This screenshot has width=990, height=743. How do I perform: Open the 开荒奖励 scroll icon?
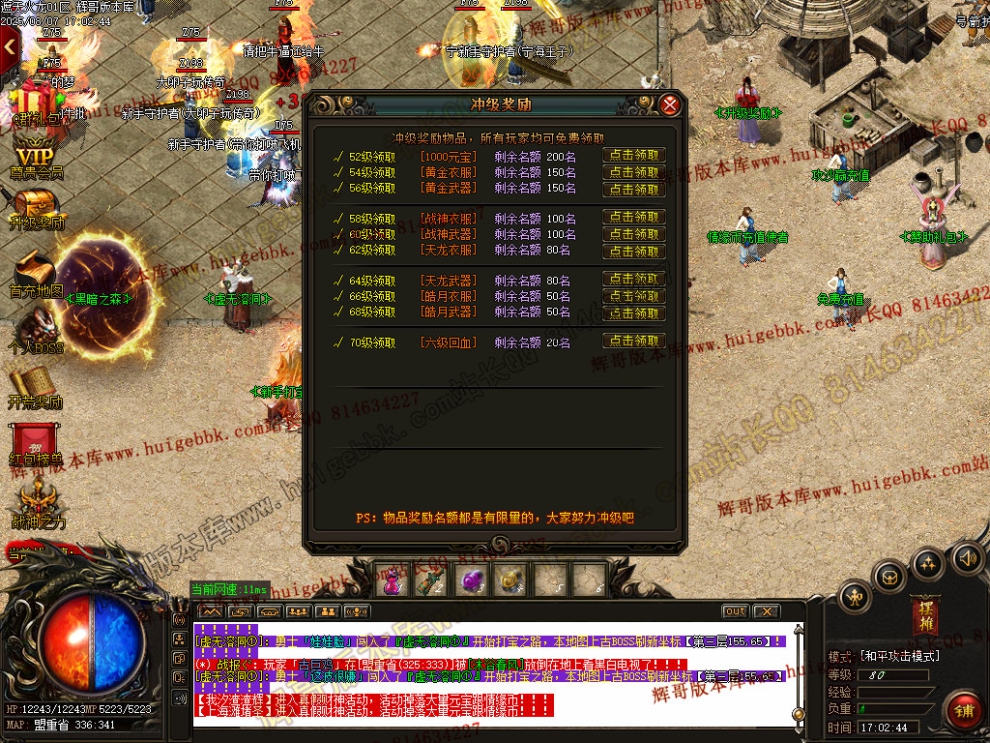pos(36,388)
